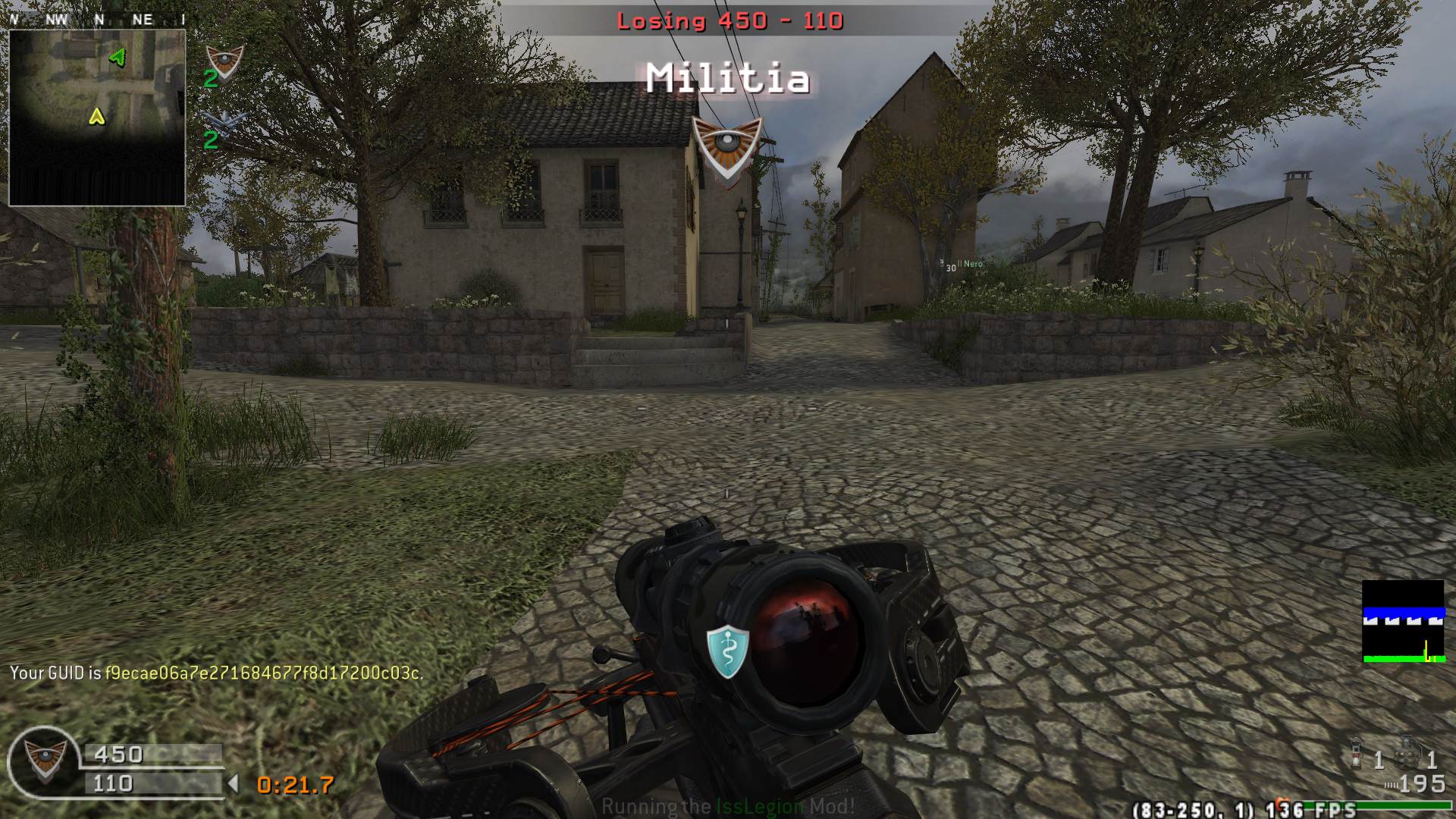Activate the teal medic shield icon
The height and width of the screenshot is (819, 1456).
(727, 651)
